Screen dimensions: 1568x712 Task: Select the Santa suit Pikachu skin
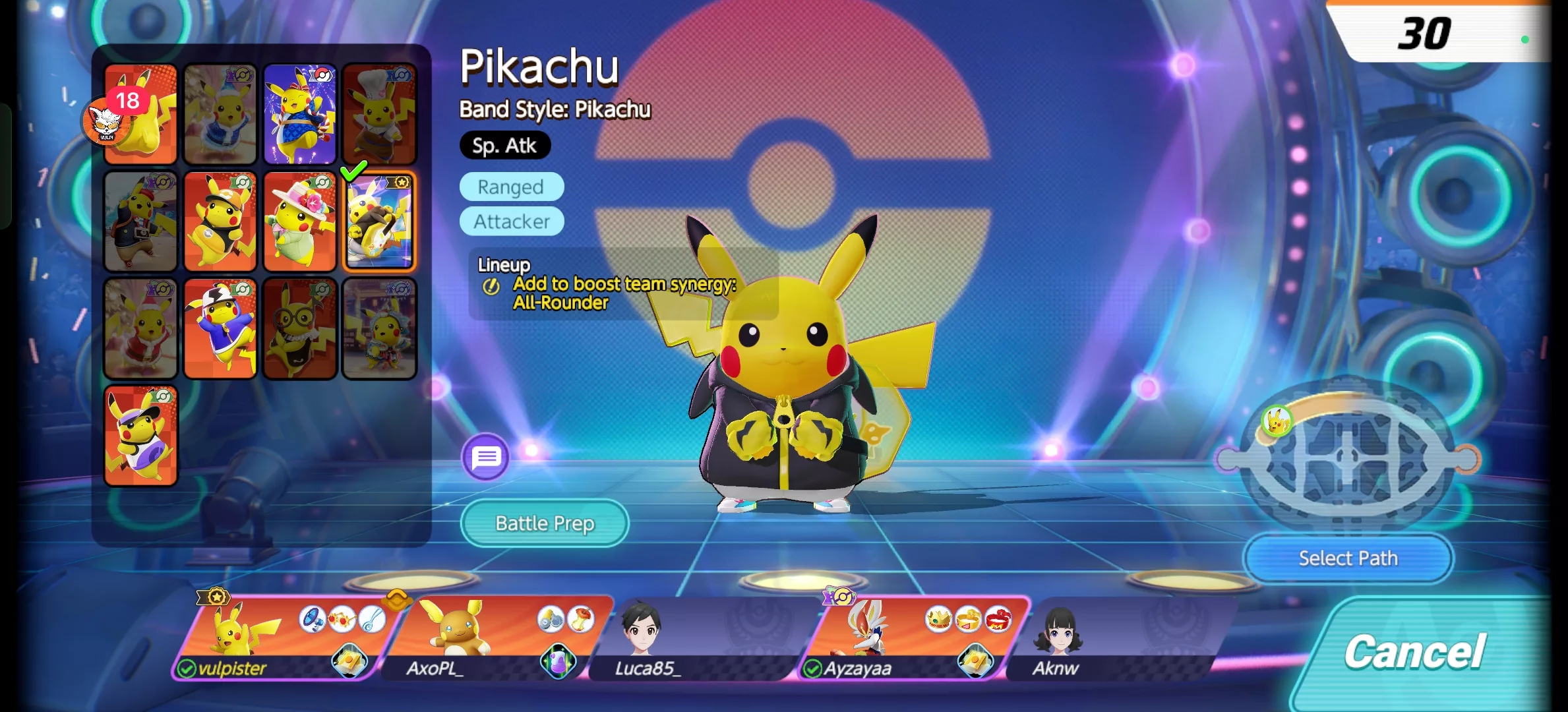[x=141, y=328]
